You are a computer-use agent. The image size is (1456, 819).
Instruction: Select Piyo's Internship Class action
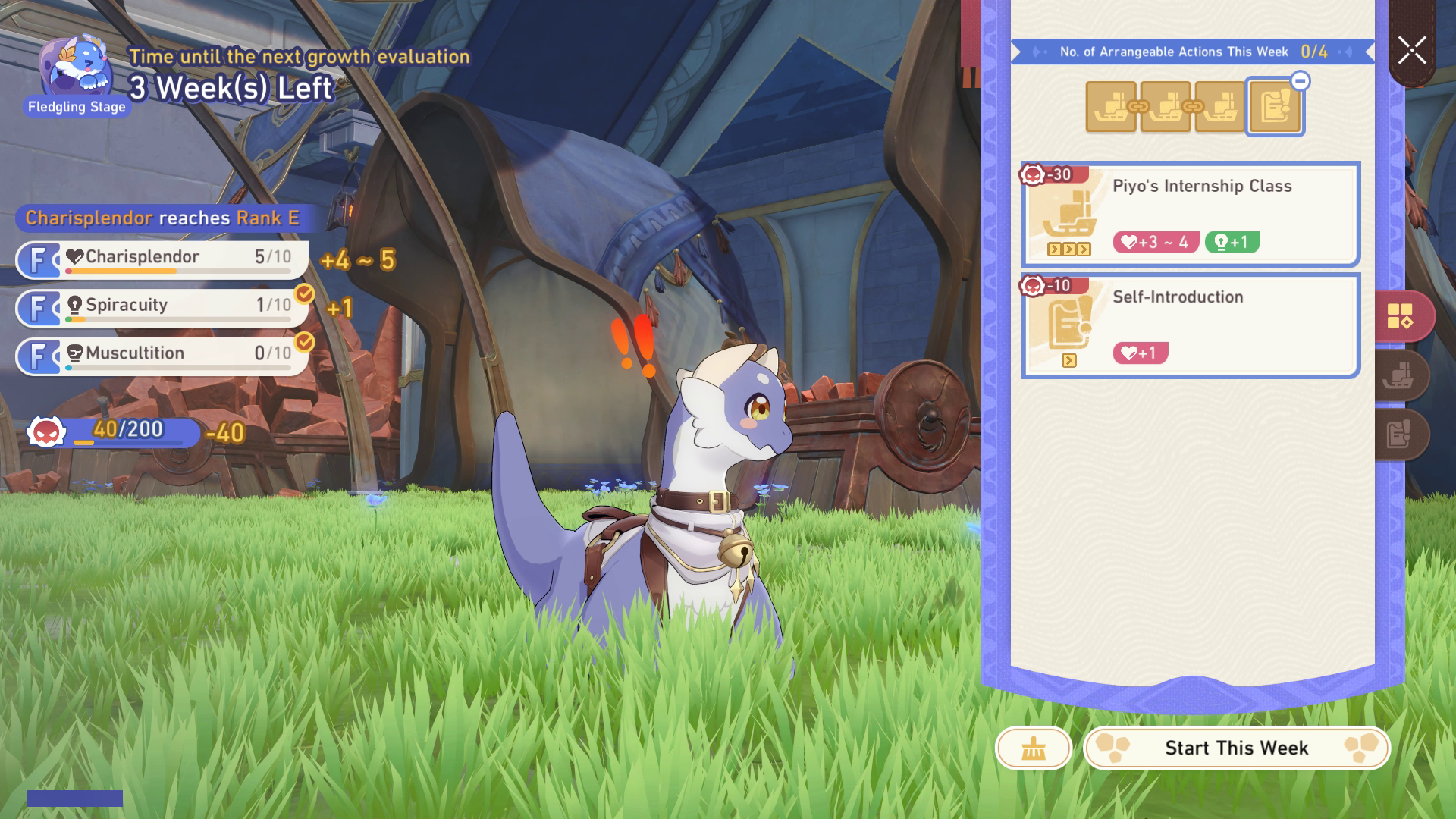click(1190, 214)
